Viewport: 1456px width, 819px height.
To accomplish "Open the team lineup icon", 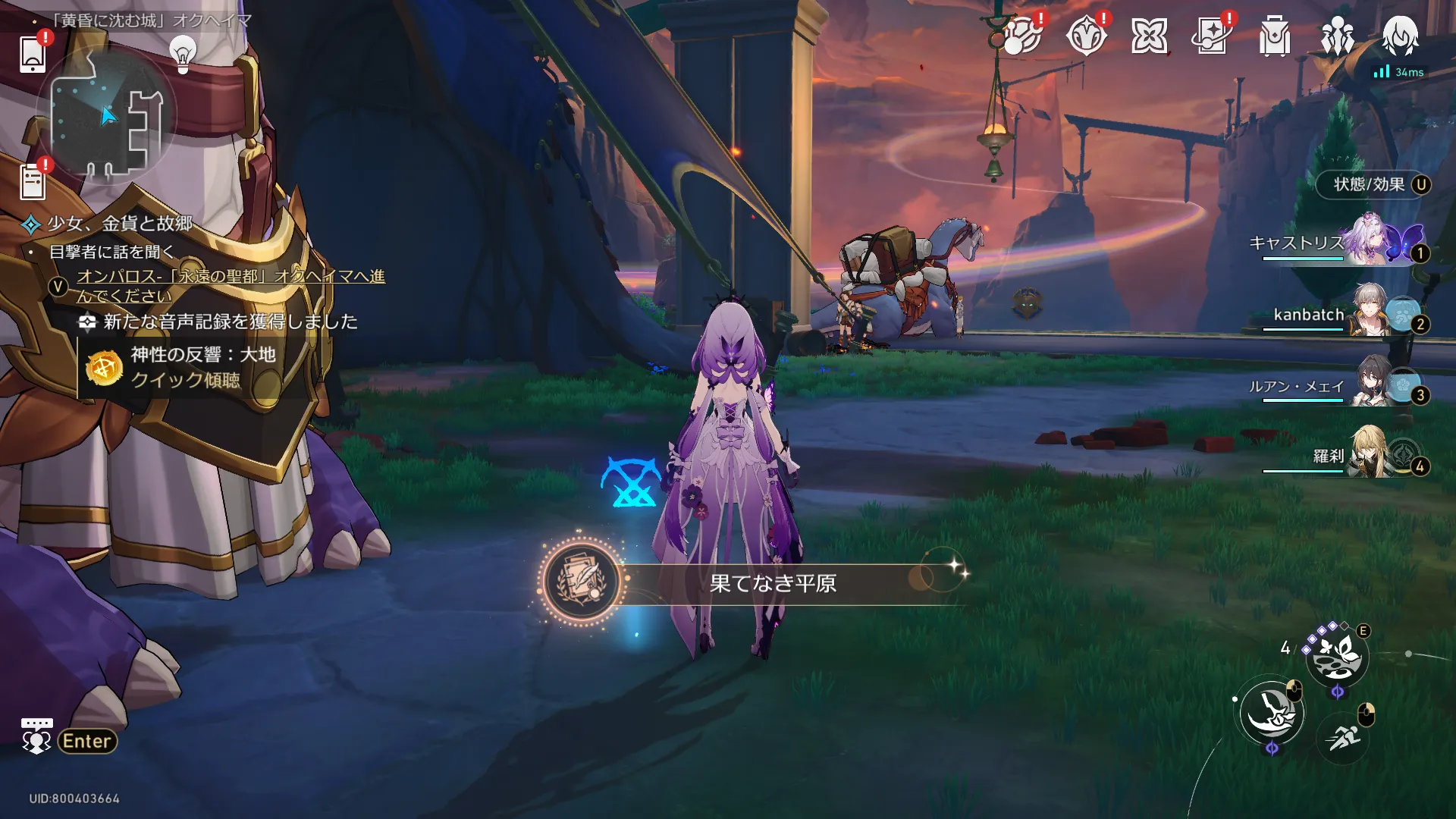I will (1337, 36).
